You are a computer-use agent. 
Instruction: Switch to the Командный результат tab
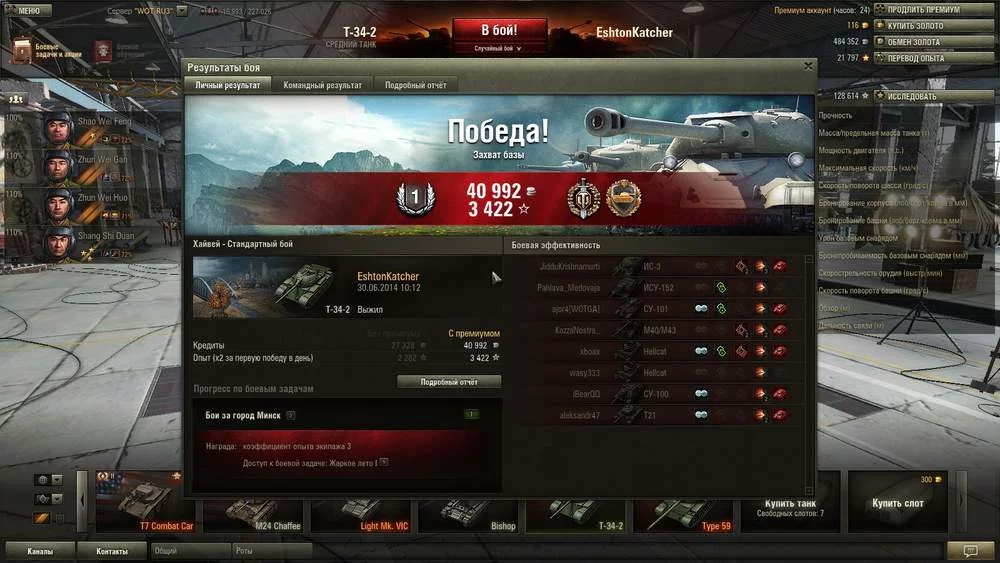click(322, 86)
